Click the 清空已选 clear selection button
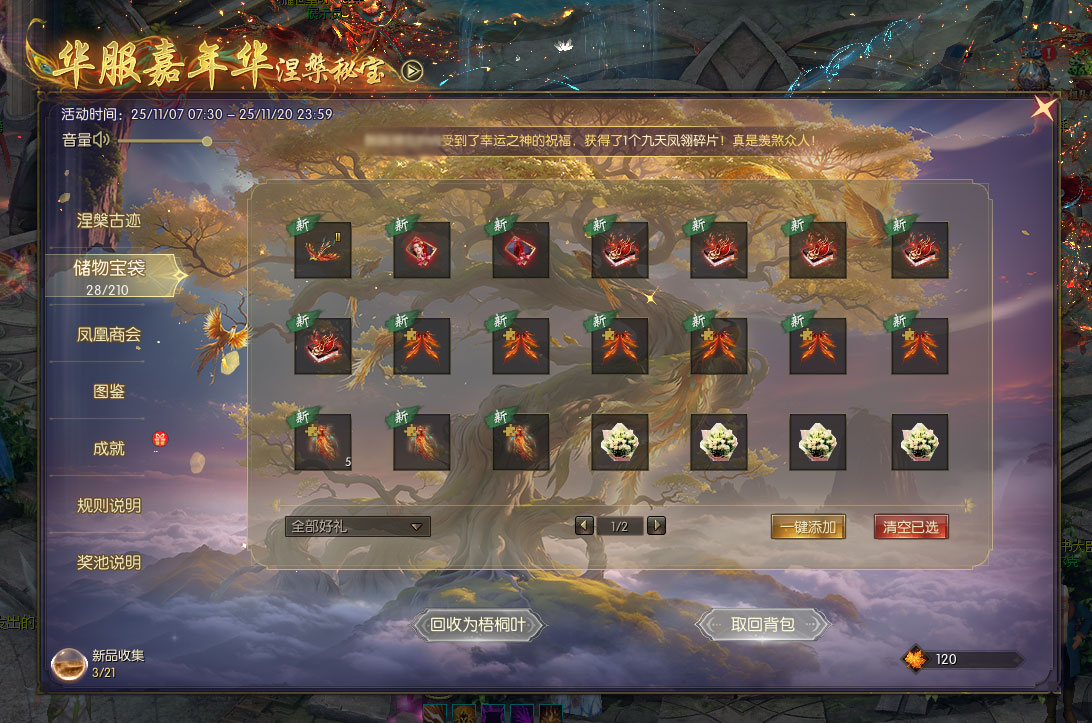 pos(910,527)
